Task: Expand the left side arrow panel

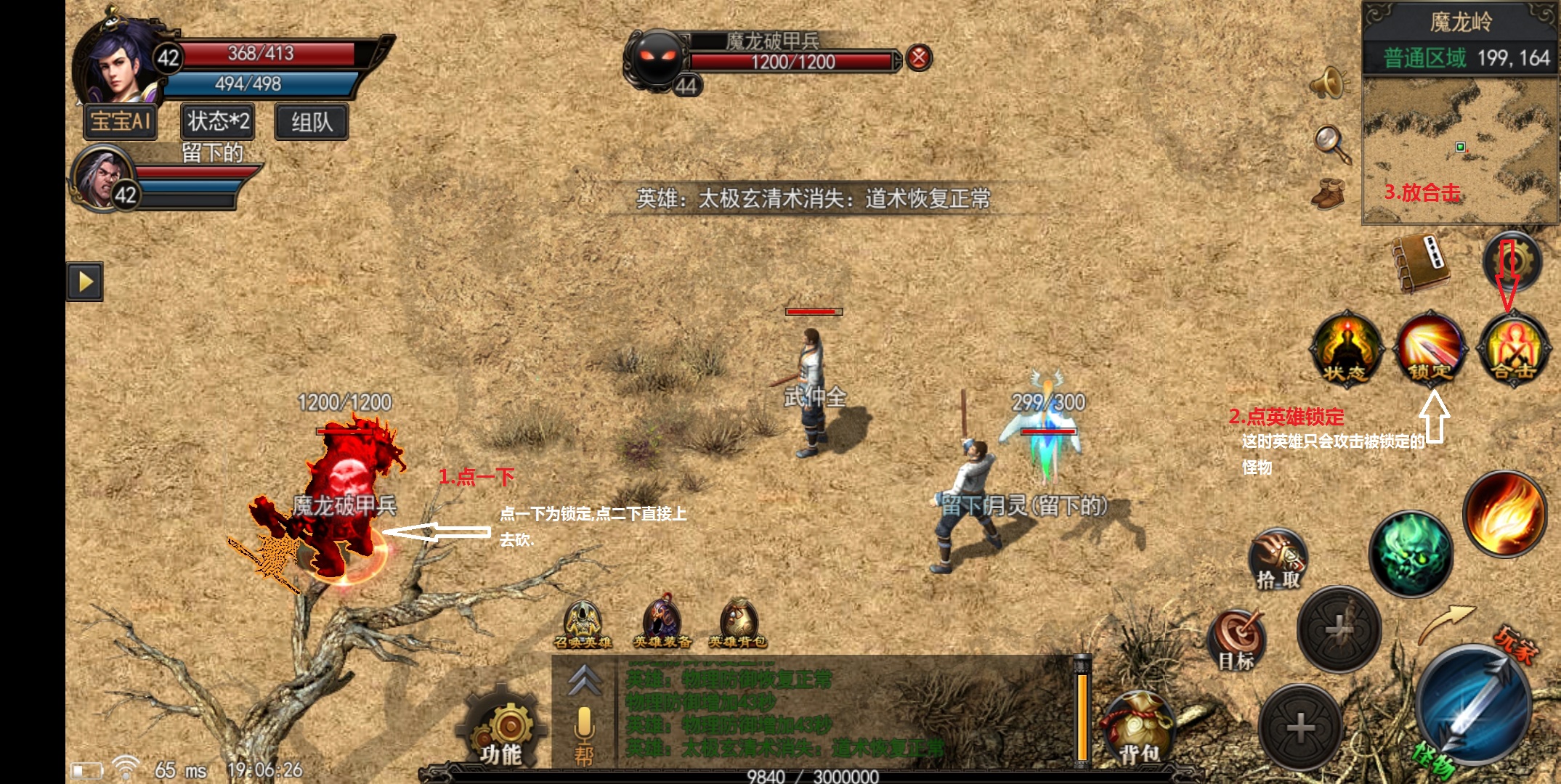Action: pyautogui.click(x=85, y=281)
